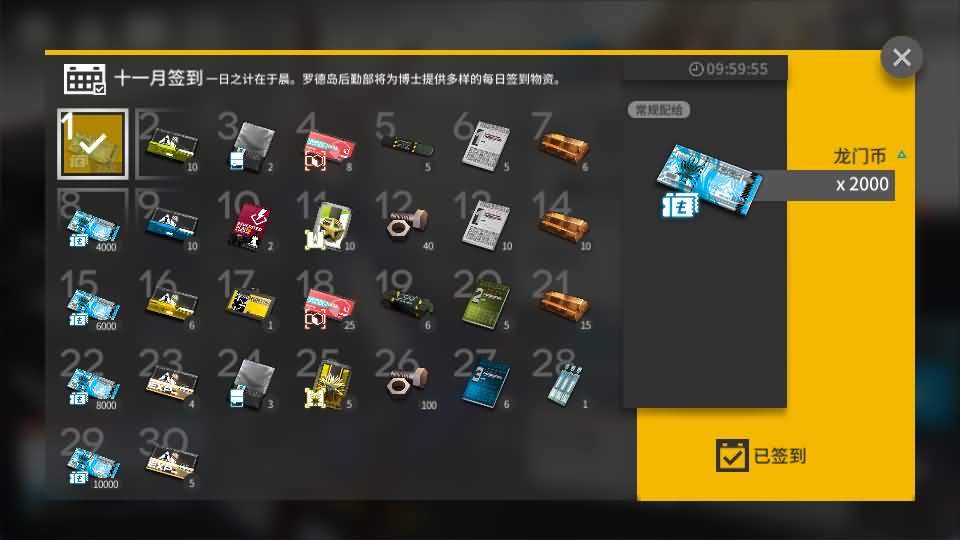The height and width of the screenshot is (540, 960).
Task: Close the monthly sign-in panel
Action: (901, 57)
